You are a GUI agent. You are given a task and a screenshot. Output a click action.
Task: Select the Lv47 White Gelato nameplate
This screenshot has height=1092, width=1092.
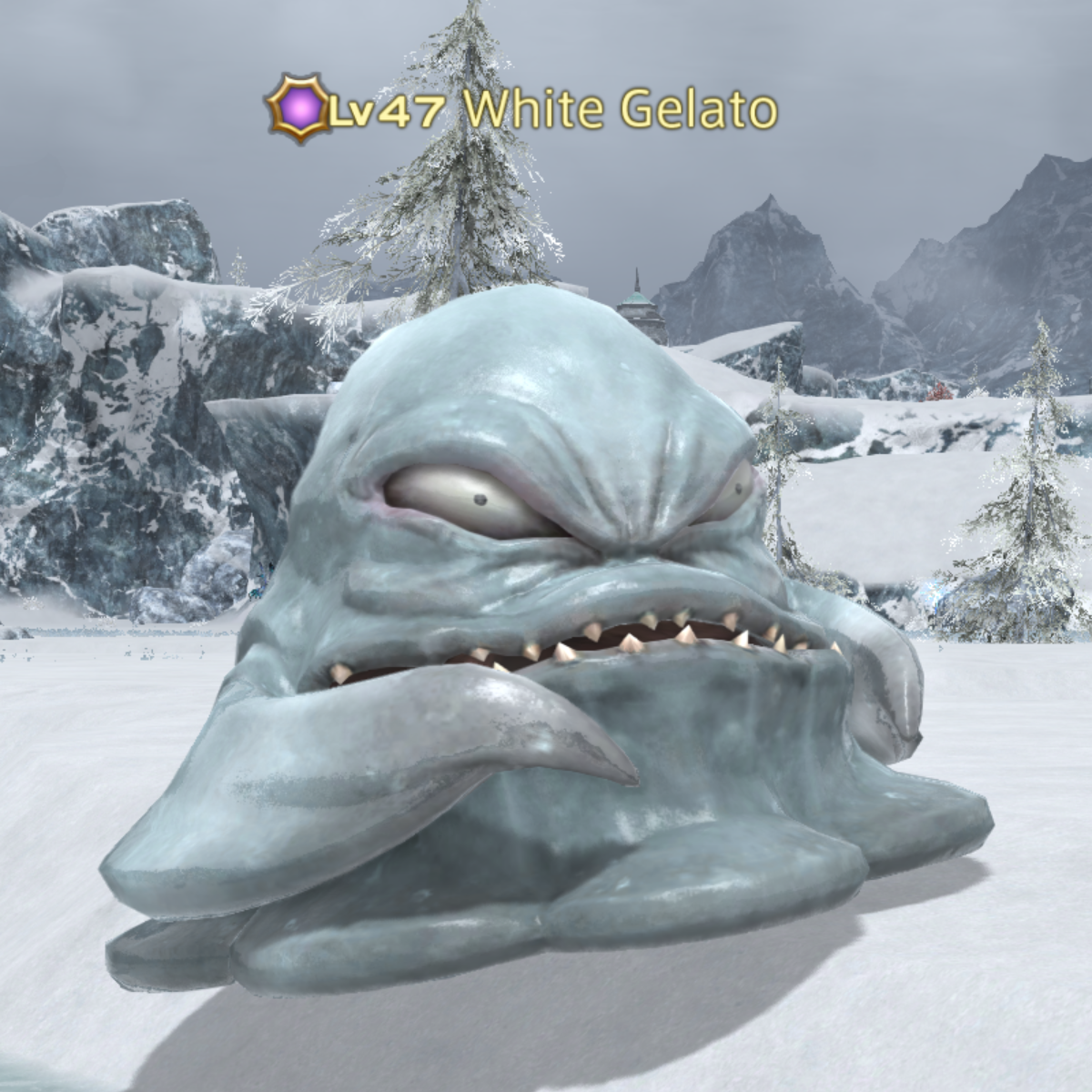click(521, 110)
